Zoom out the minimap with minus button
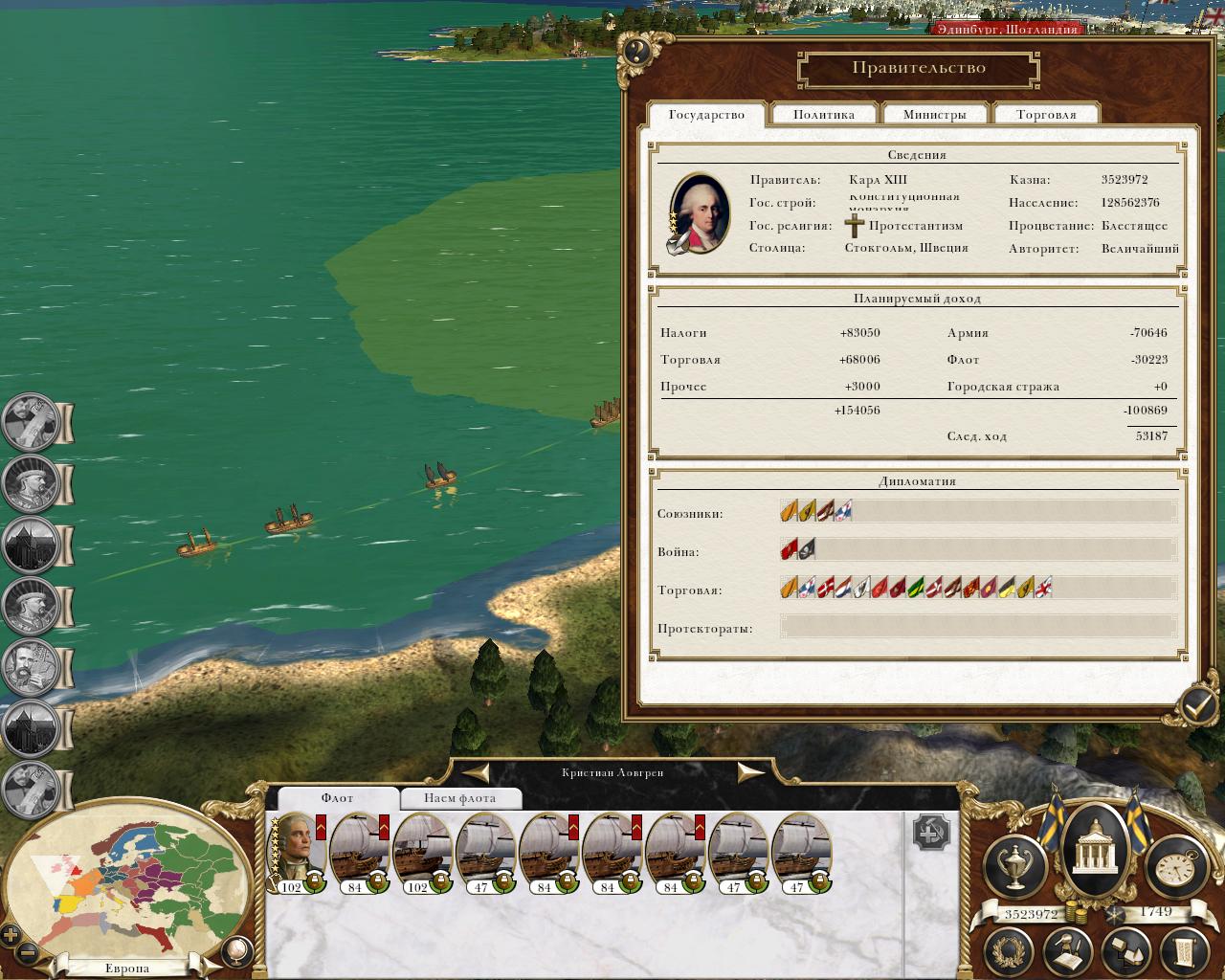Viewport: 1225px width, 980px height. click(28, 953)
